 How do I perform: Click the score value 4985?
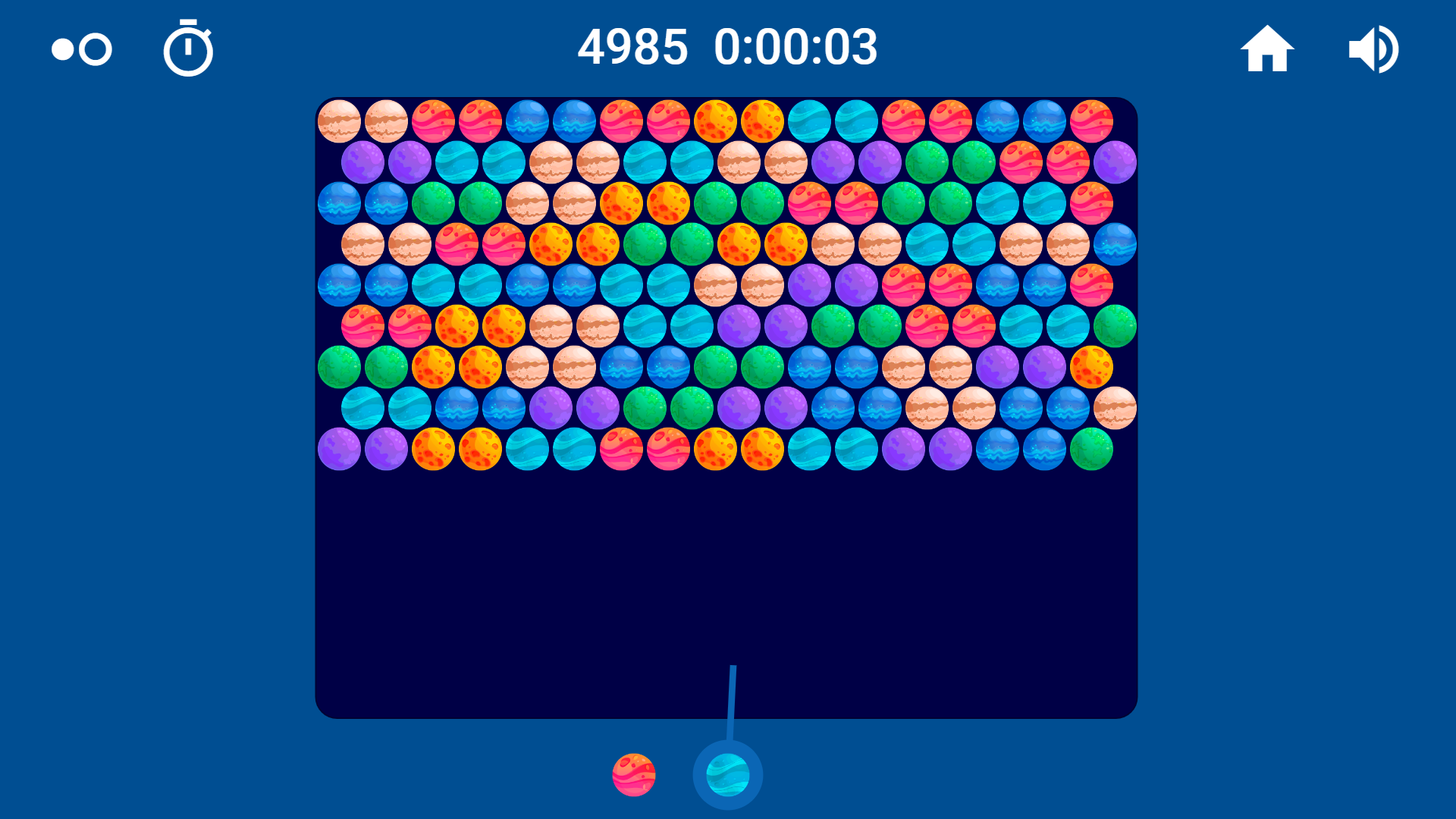634,47
